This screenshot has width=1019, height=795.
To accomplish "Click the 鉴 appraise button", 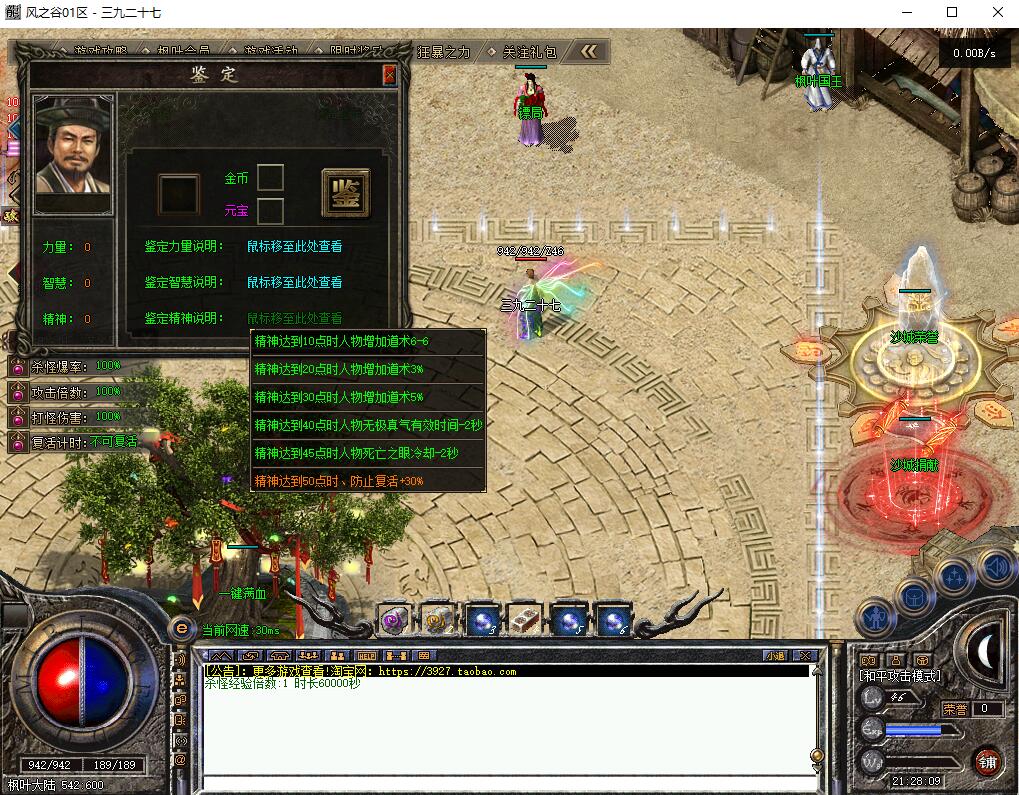I will [345, 192].
